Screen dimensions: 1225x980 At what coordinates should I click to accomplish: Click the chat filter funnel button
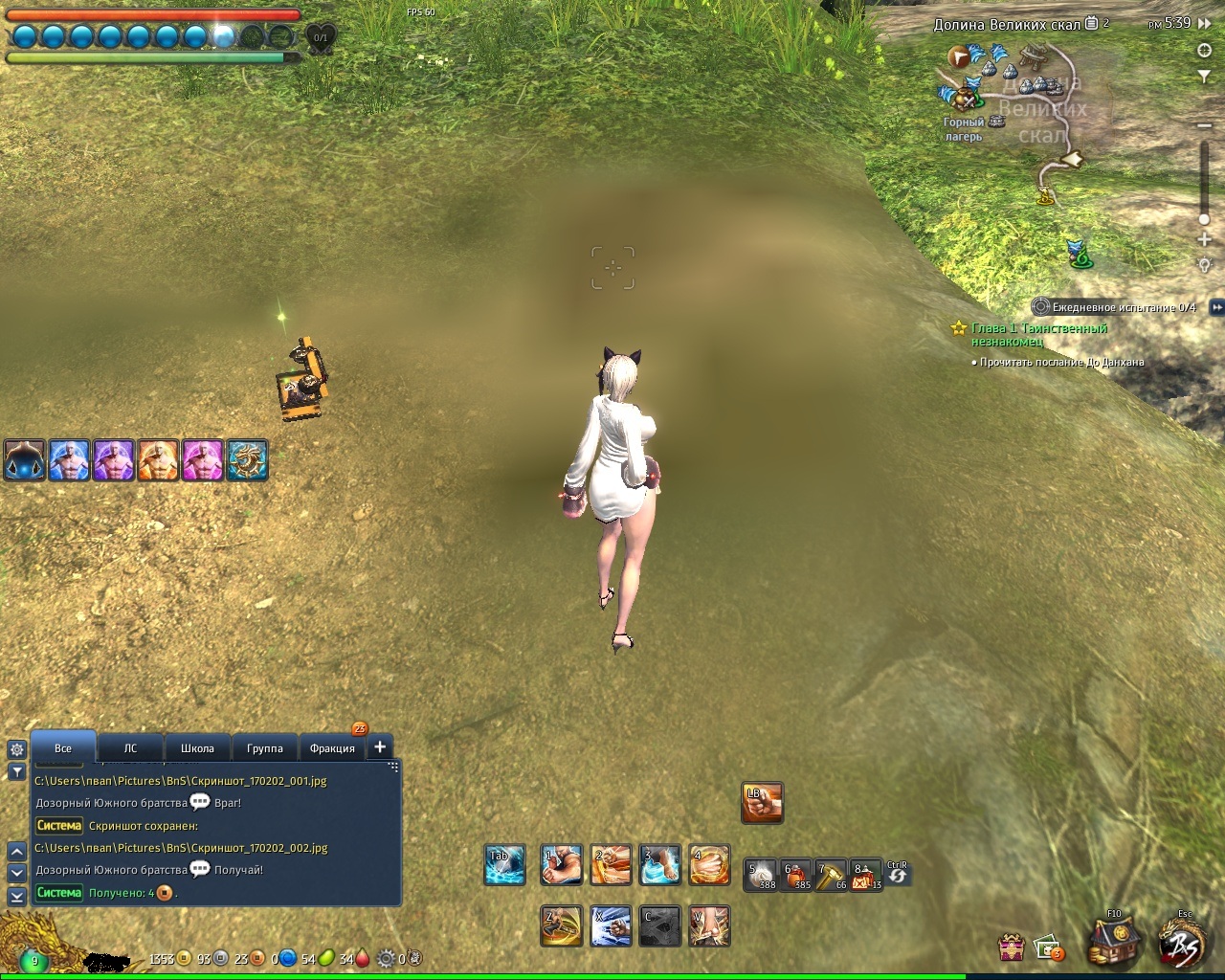click(16, 771)
